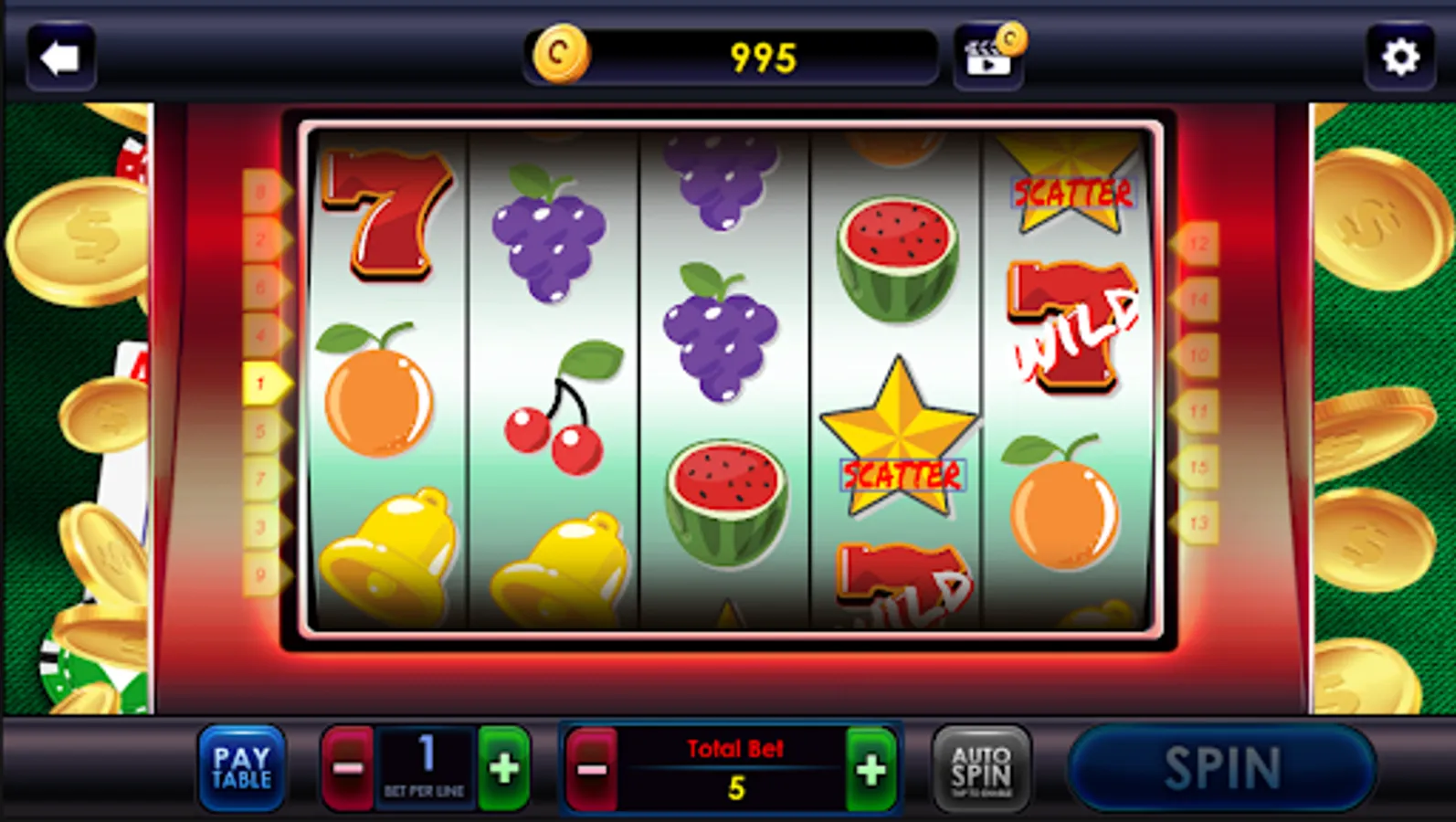The image size is (1456, 822).
Task: Select payline 12 marker on the right
Action: click(1198, 242)
